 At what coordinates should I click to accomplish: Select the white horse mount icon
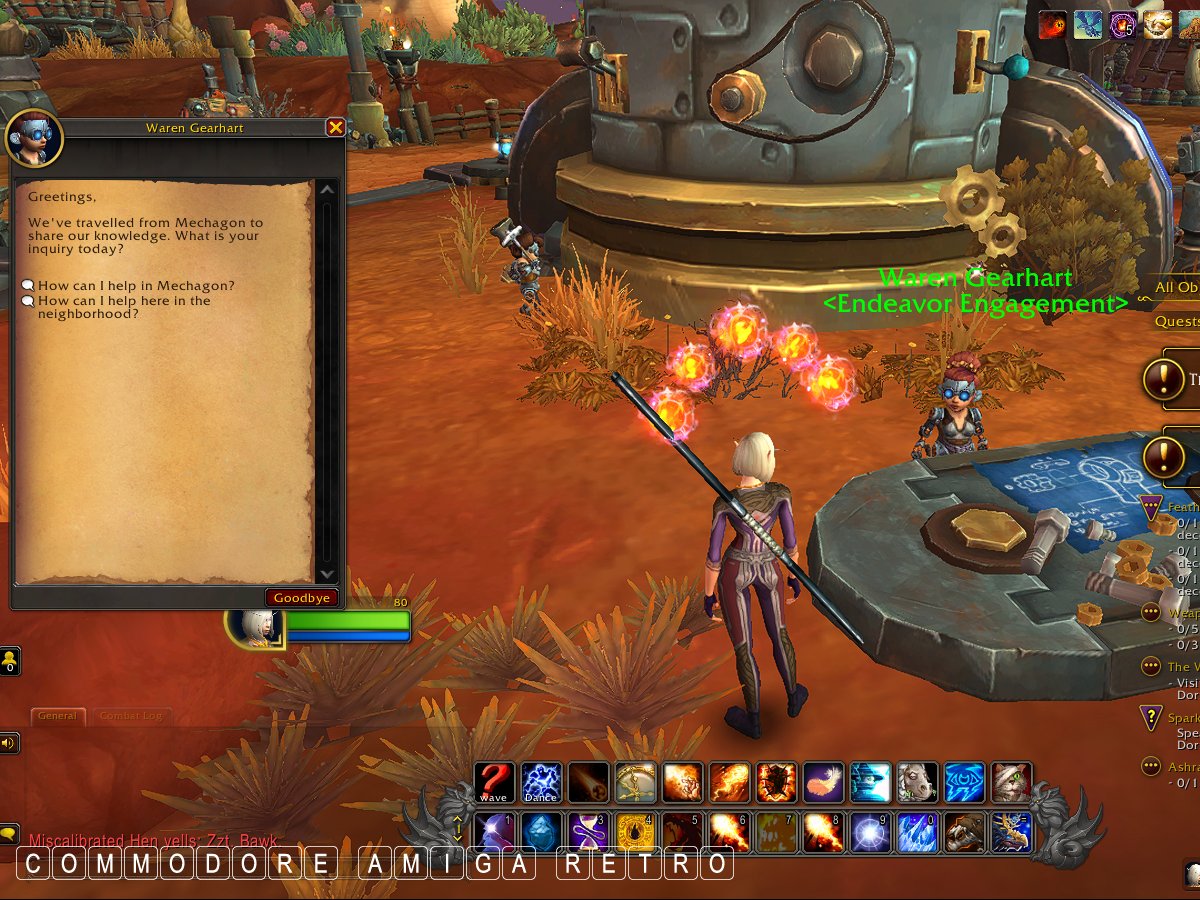point(917,783)
